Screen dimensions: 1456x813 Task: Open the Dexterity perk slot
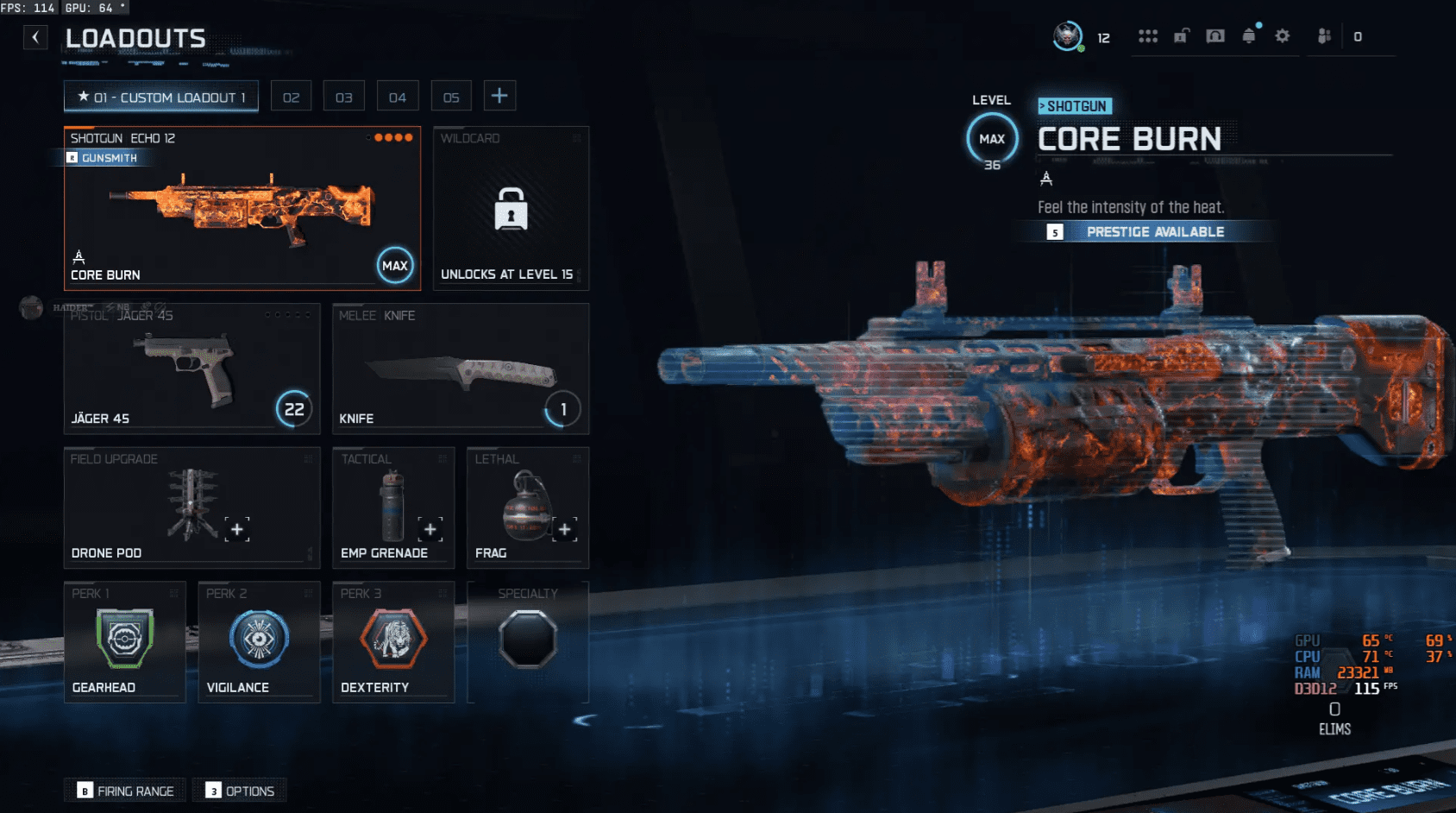tap(393, 641)
